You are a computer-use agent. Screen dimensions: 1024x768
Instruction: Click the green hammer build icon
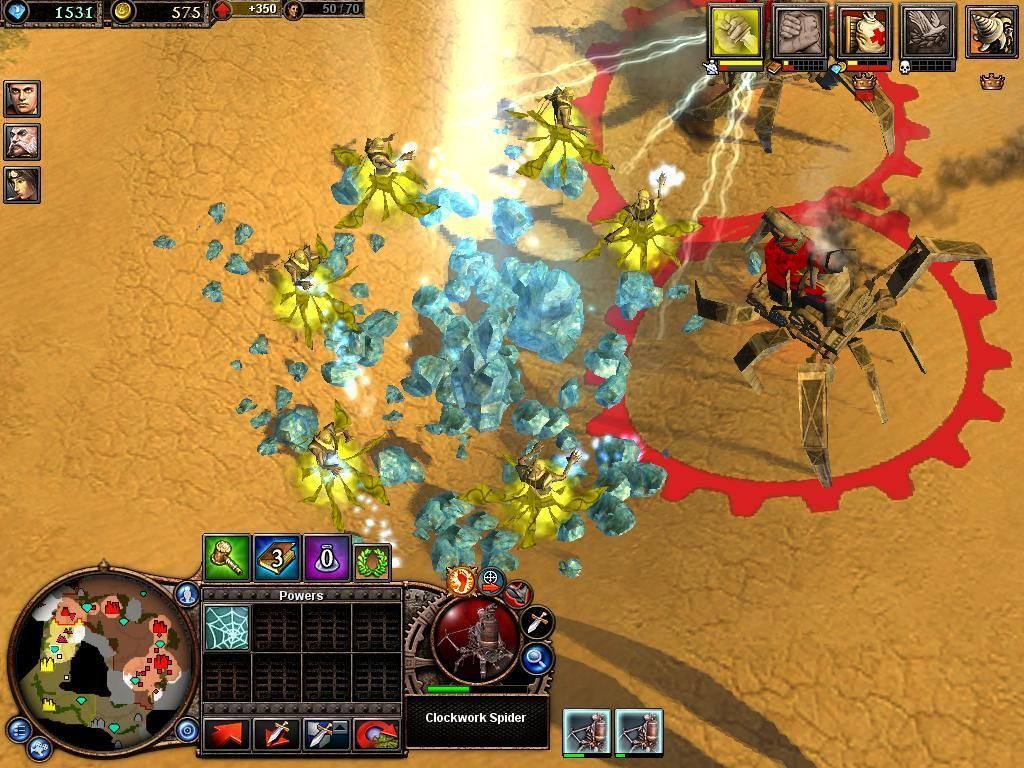coord(227,557)
